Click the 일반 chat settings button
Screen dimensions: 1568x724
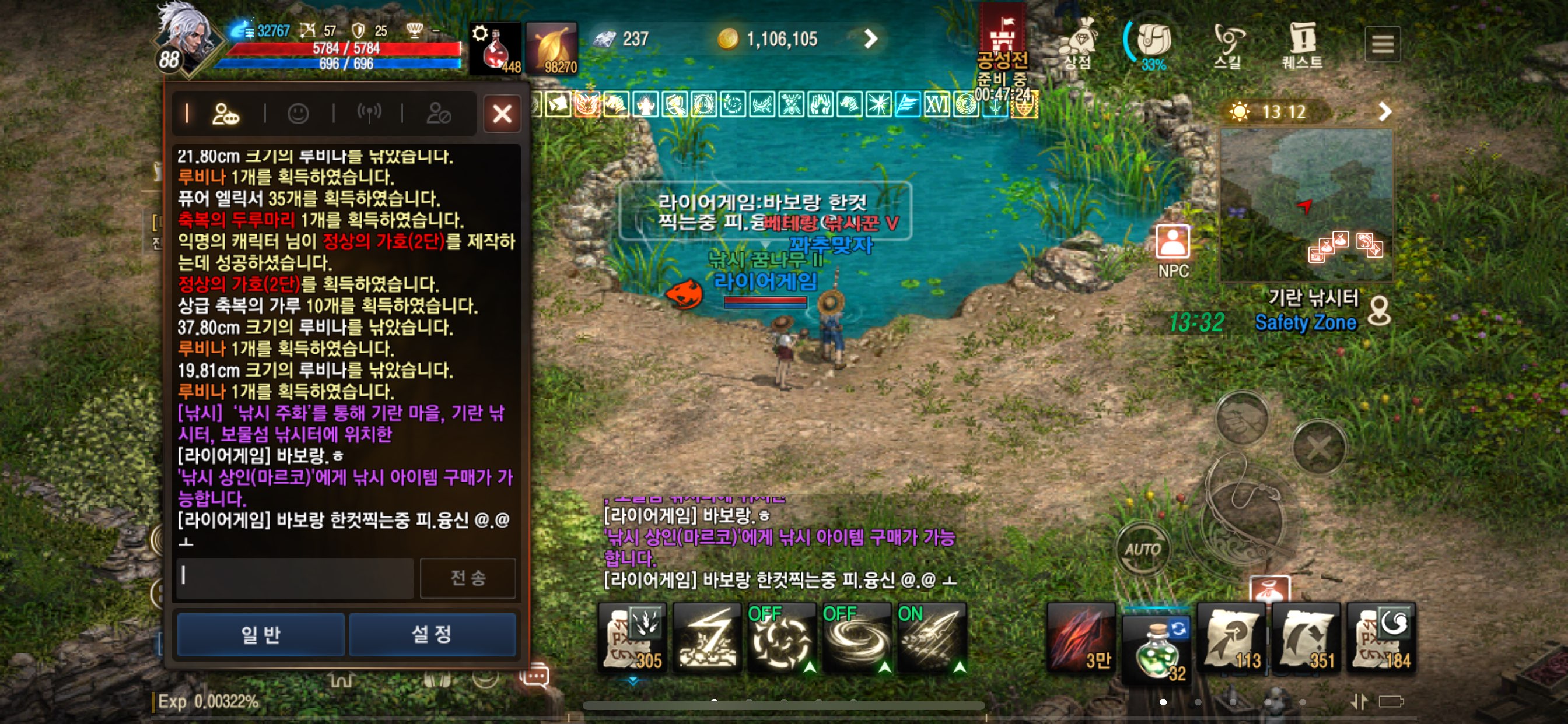click(260, 634)
